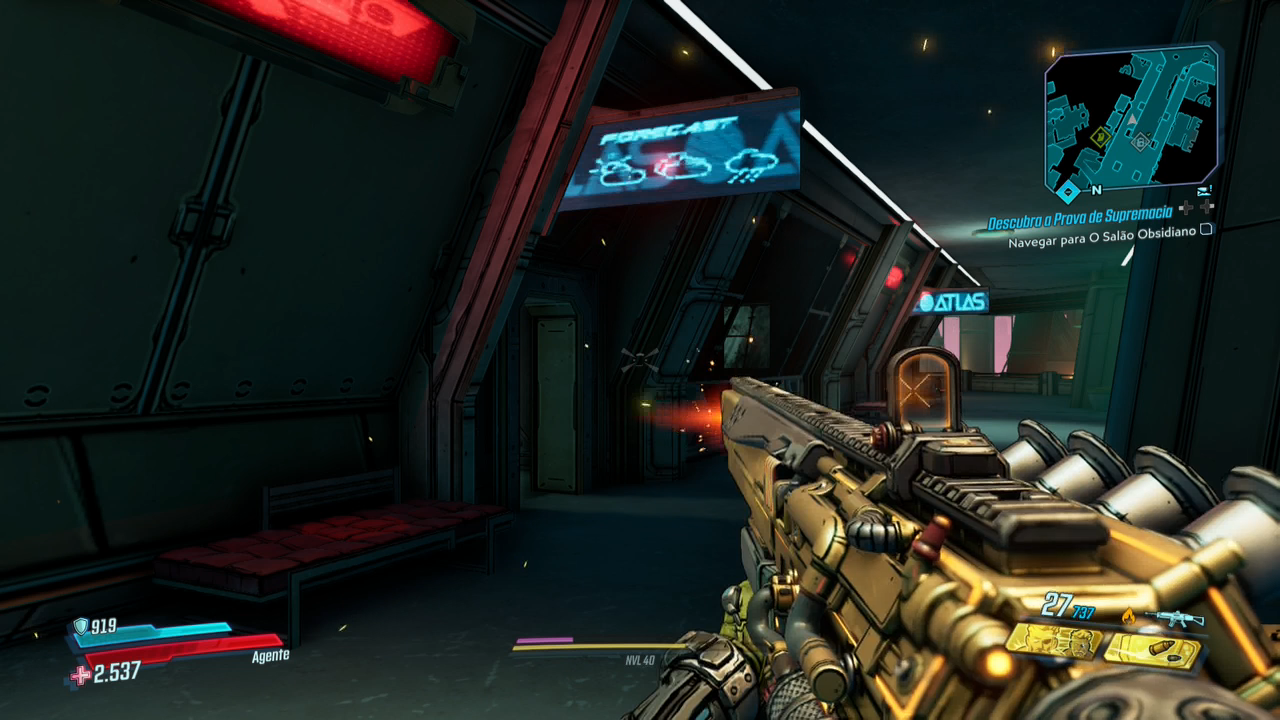Tick the Salão Obsidiano objective checkbox
1280x720 pixels.
pos(1206,229)
